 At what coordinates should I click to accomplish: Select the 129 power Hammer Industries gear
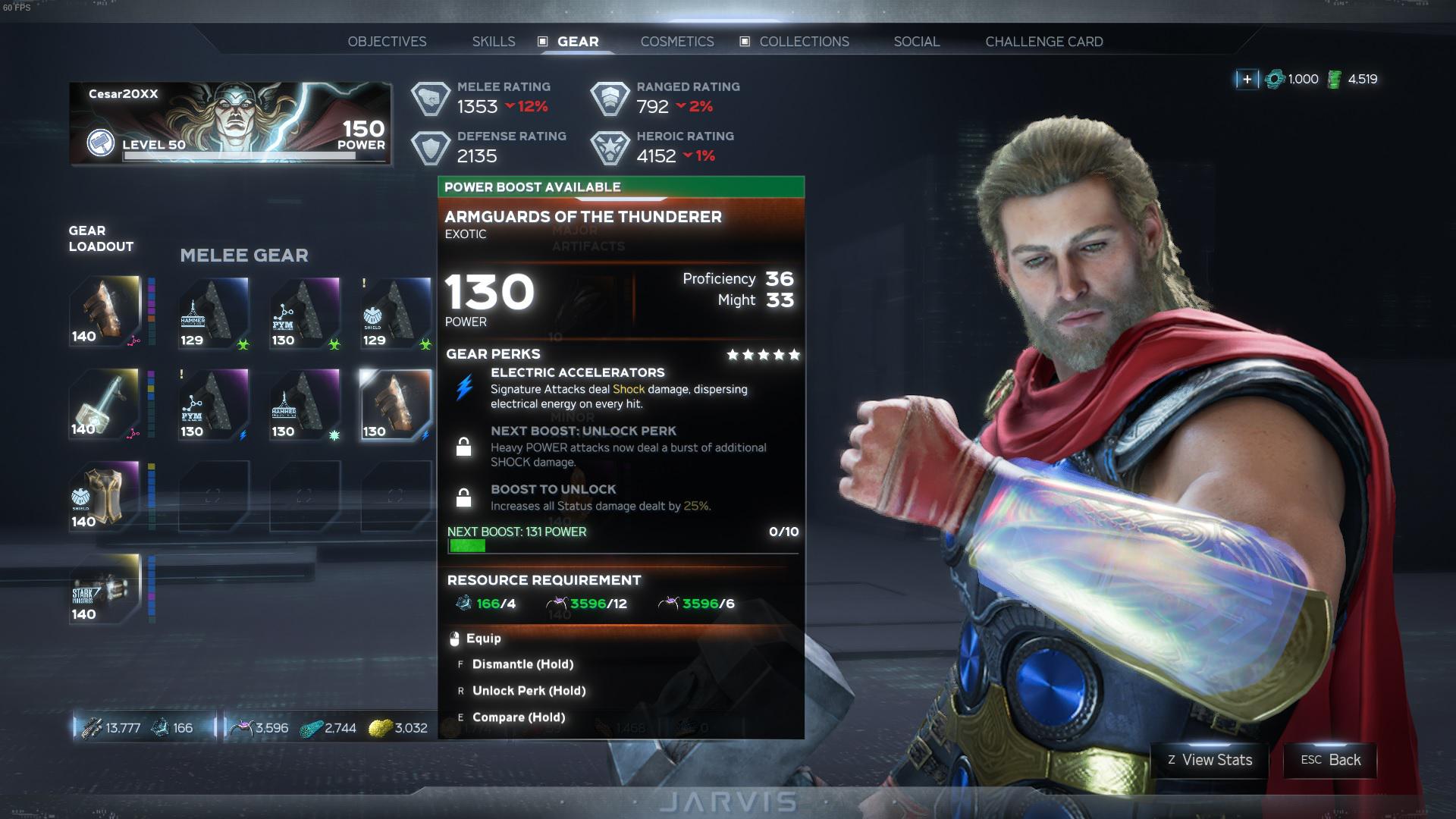[212, 312]
